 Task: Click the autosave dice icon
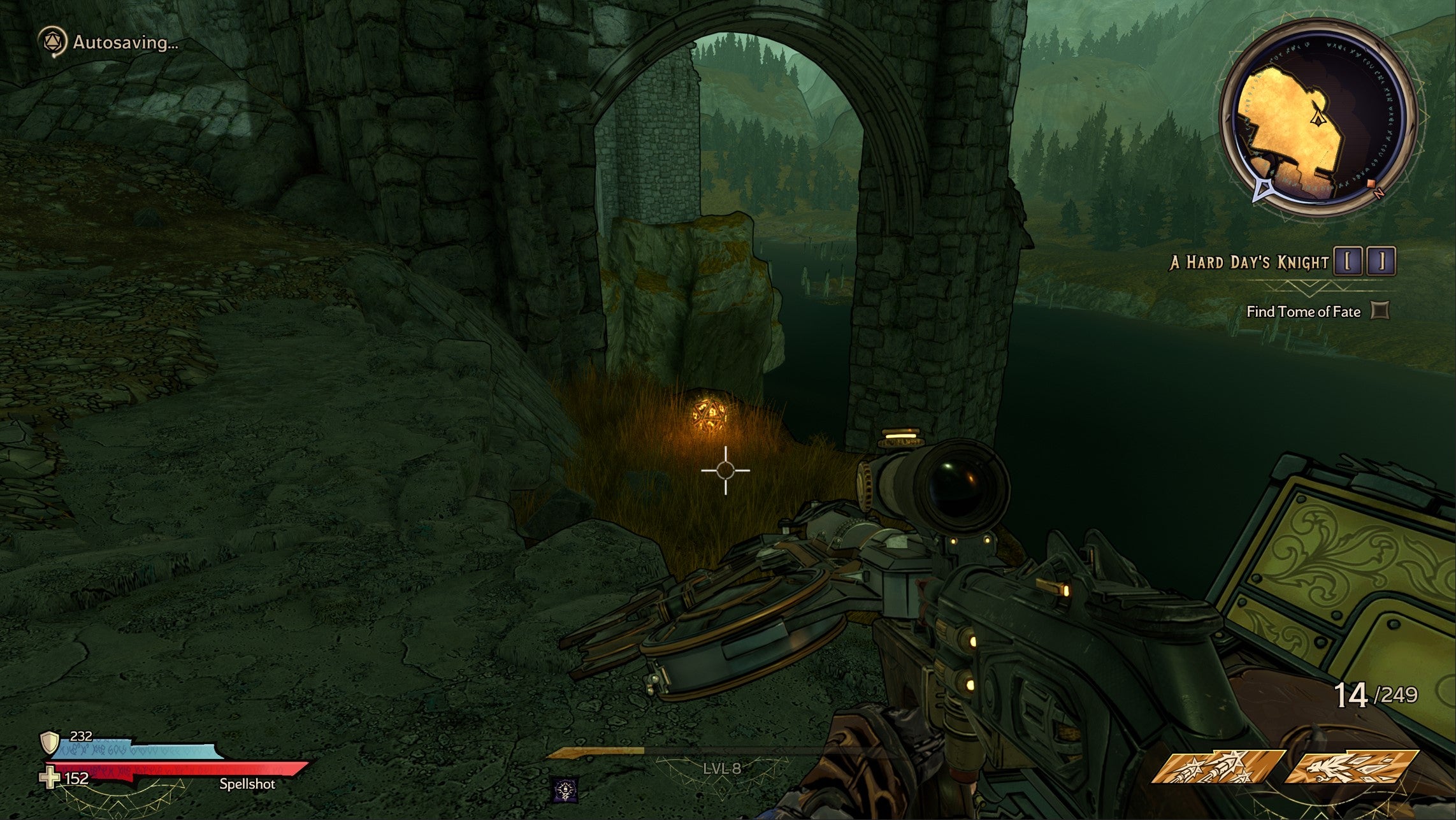(52, 43)
